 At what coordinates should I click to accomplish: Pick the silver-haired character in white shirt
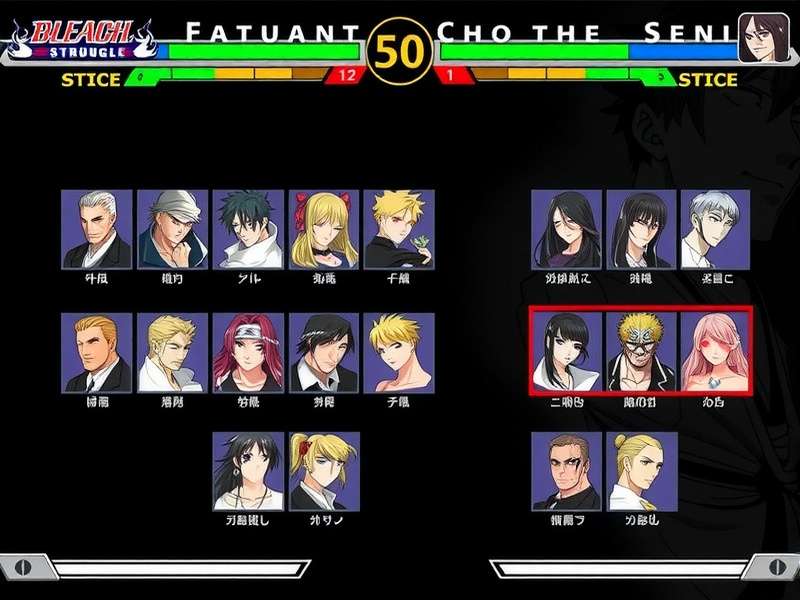pyautogui.click(x=715, y=229)
